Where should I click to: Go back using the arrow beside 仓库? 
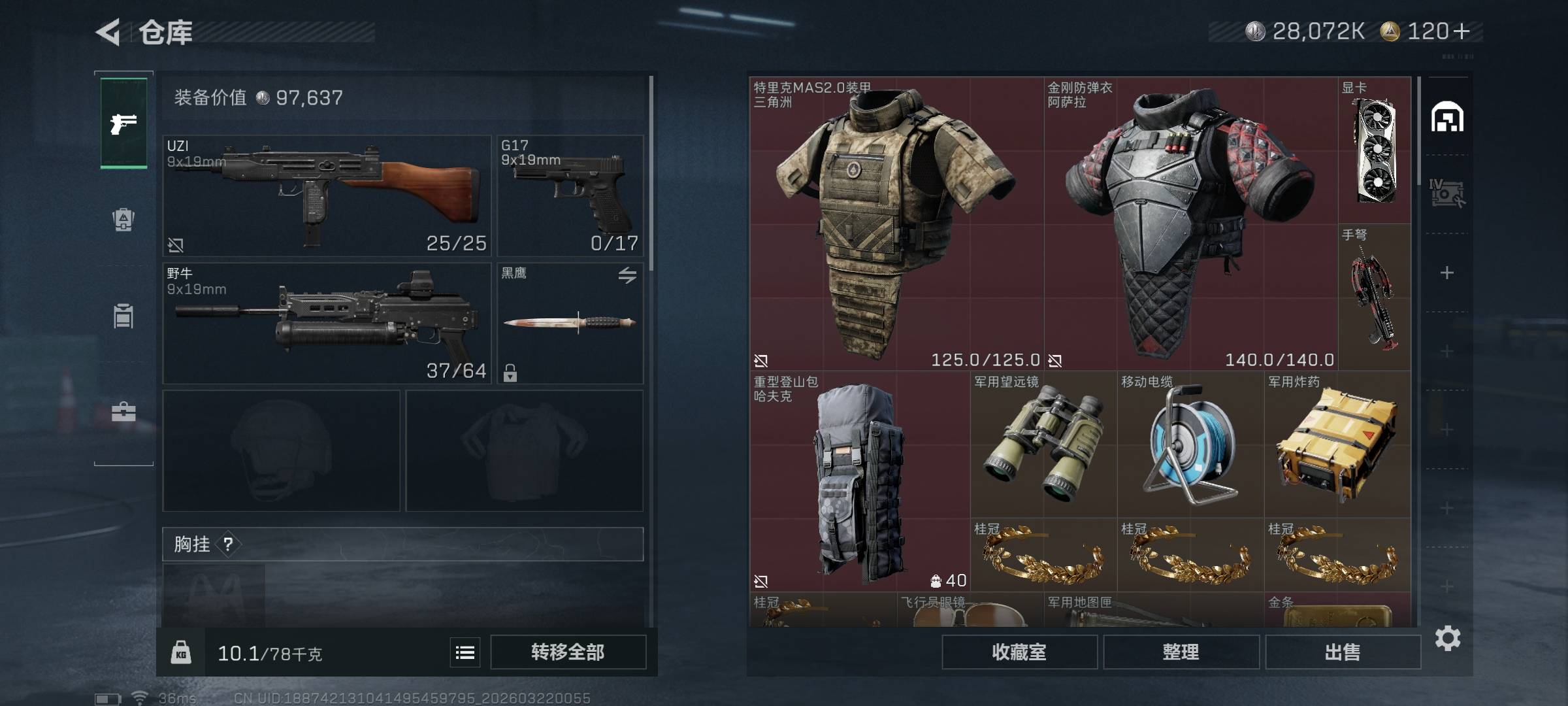coord(109,32)
